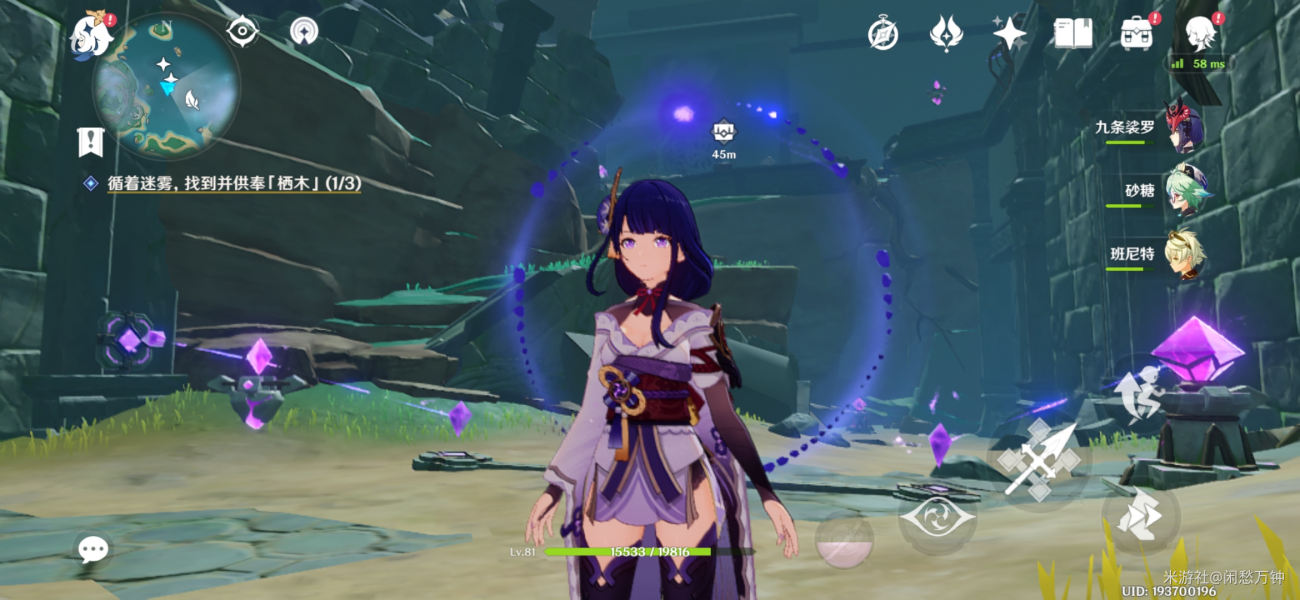The height and width of the screenshot is (600, 1300).
Task: Open the four-point star Wish icon
Action: point(1009,34)
